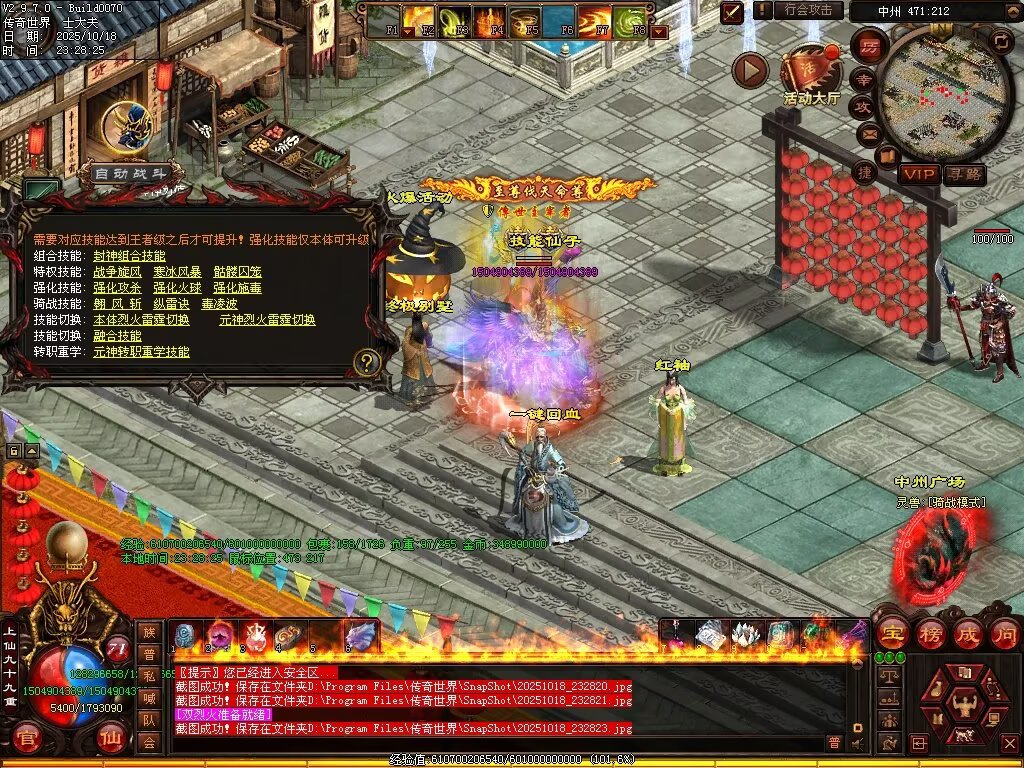This screenshot has height=768, width=1024.
Task: Activate the 寻路 pathfinding button
Action: click(x=964, y=174)
